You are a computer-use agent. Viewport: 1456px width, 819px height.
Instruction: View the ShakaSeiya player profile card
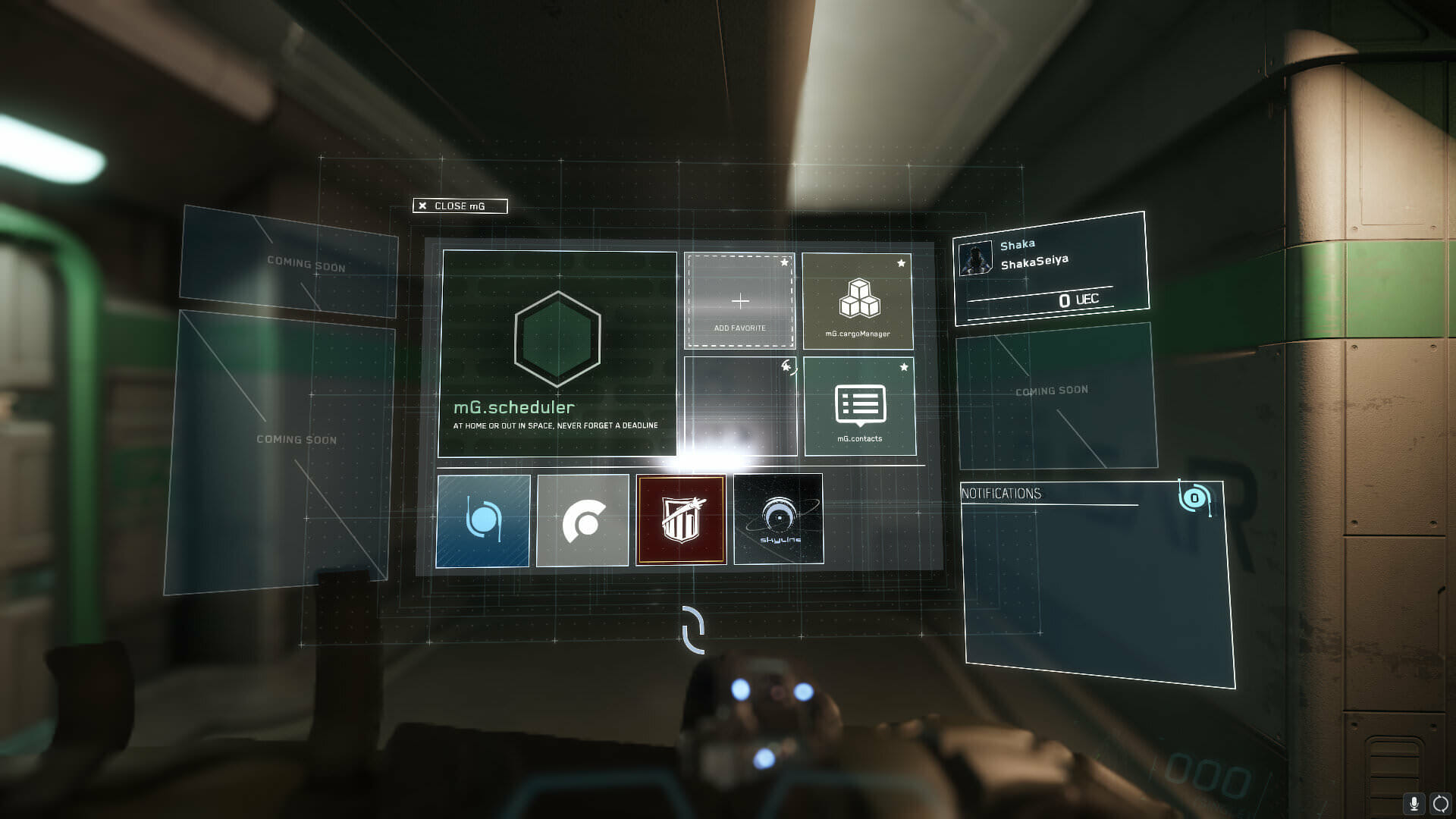[1051, 268]
